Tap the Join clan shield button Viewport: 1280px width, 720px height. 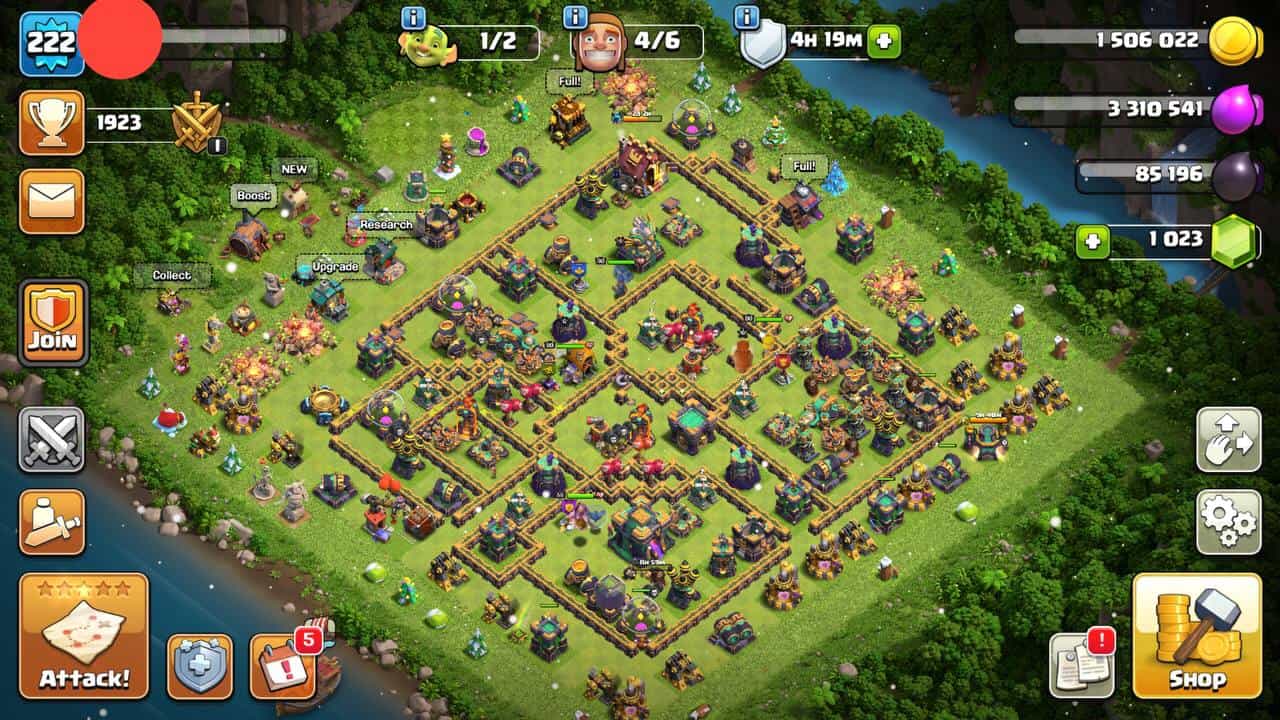53,323
